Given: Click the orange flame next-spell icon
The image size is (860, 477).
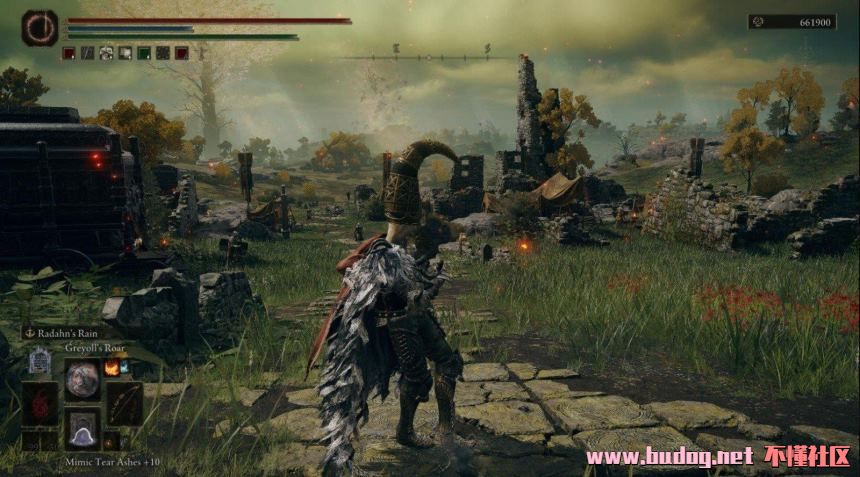Looking at the screenshot, I should pos(112,367).
